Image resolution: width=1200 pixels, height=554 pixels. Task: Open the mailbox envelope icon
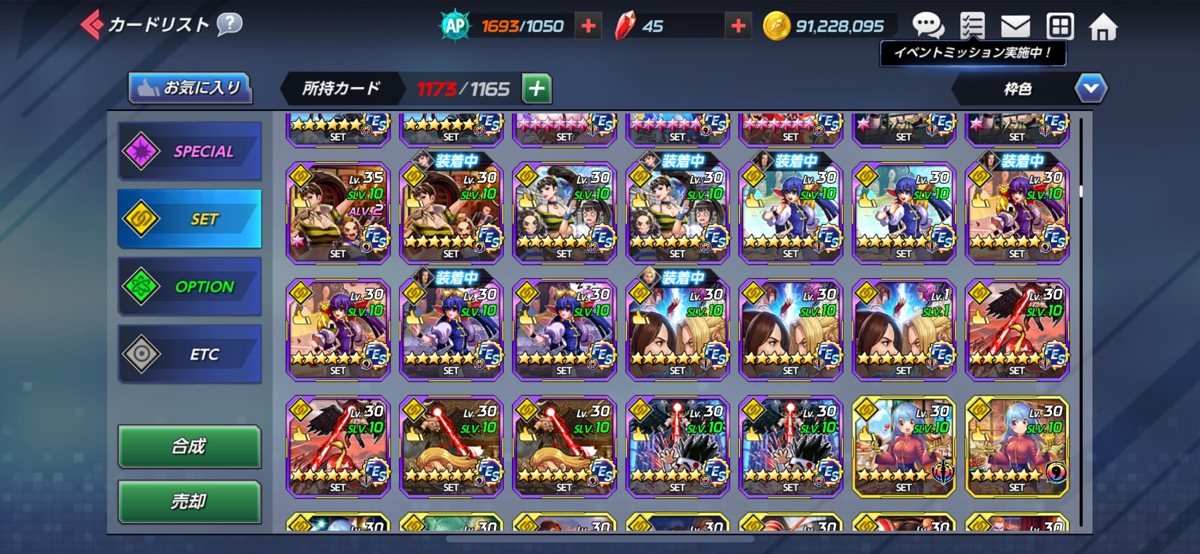pos(1015,26)
